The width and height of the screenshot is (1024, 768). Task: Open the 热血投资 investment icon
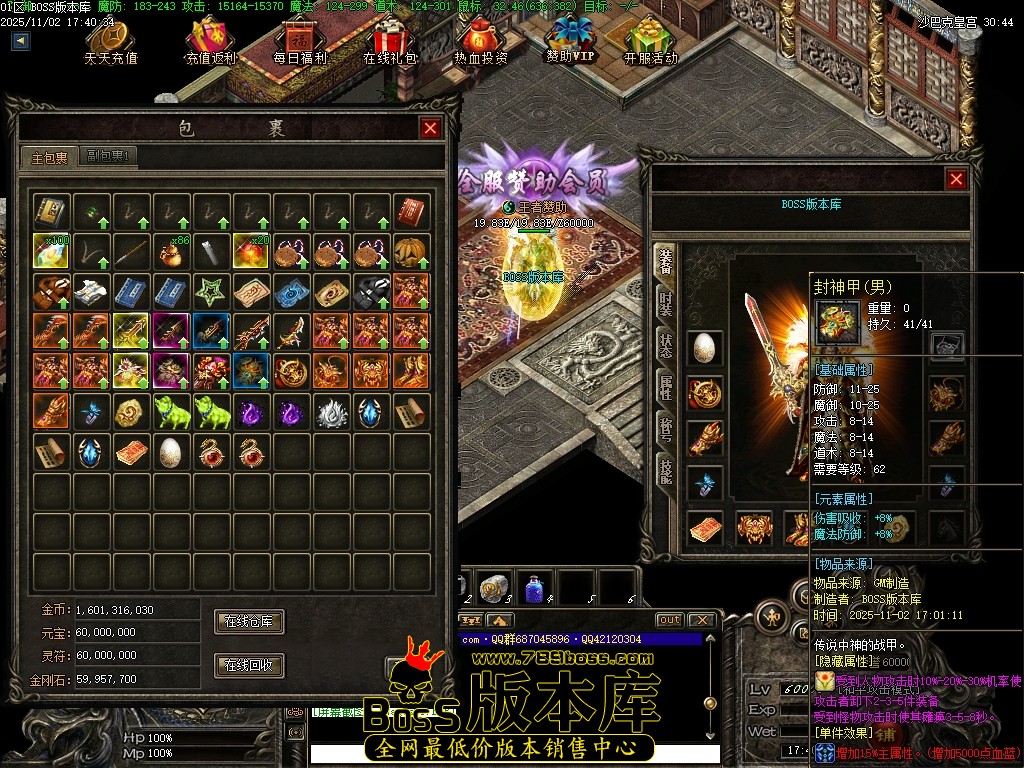tap(480, 42)
